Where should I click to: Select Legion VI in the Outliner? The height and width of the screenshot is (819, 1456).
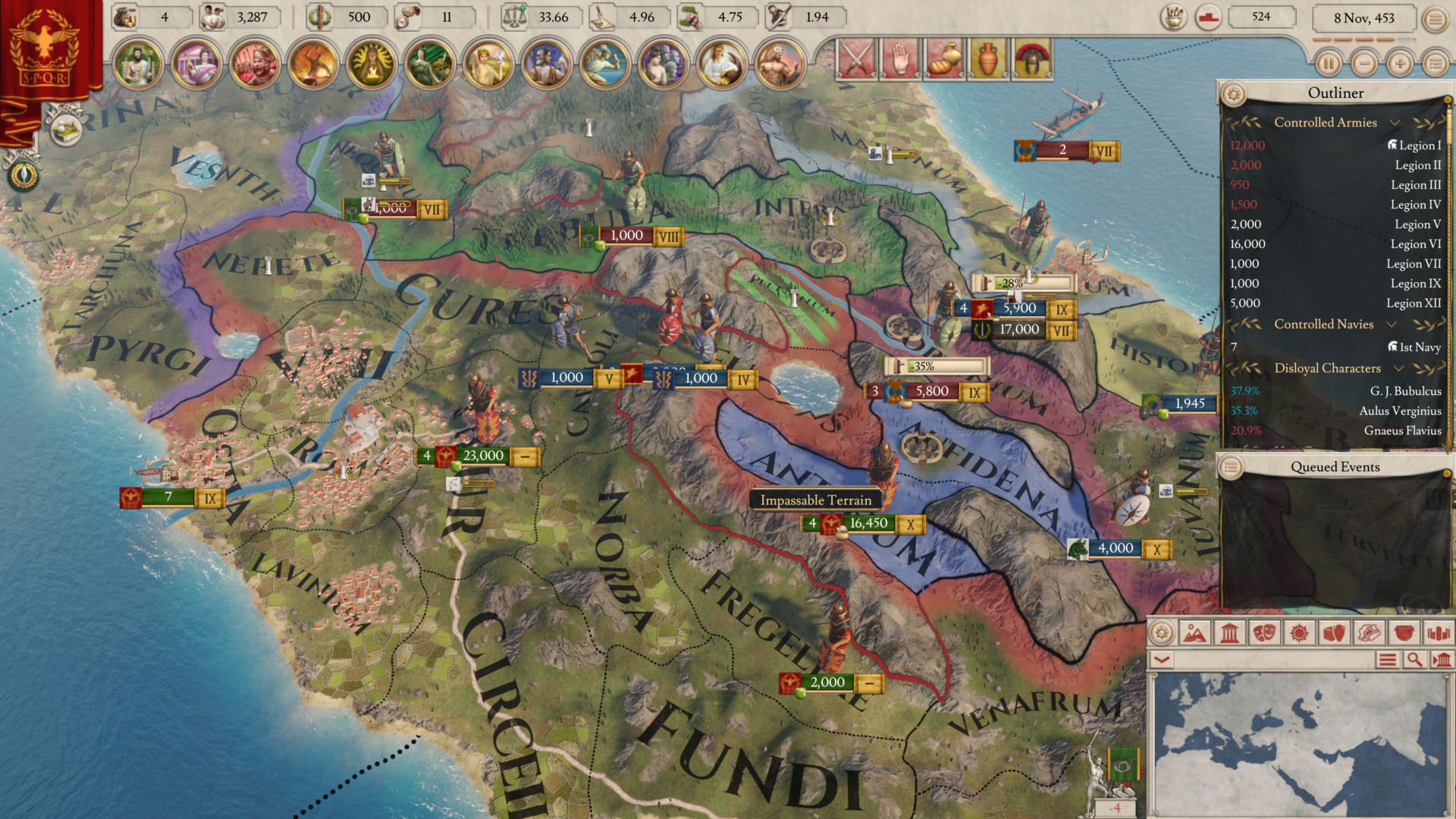click(x=1415, y=243)
